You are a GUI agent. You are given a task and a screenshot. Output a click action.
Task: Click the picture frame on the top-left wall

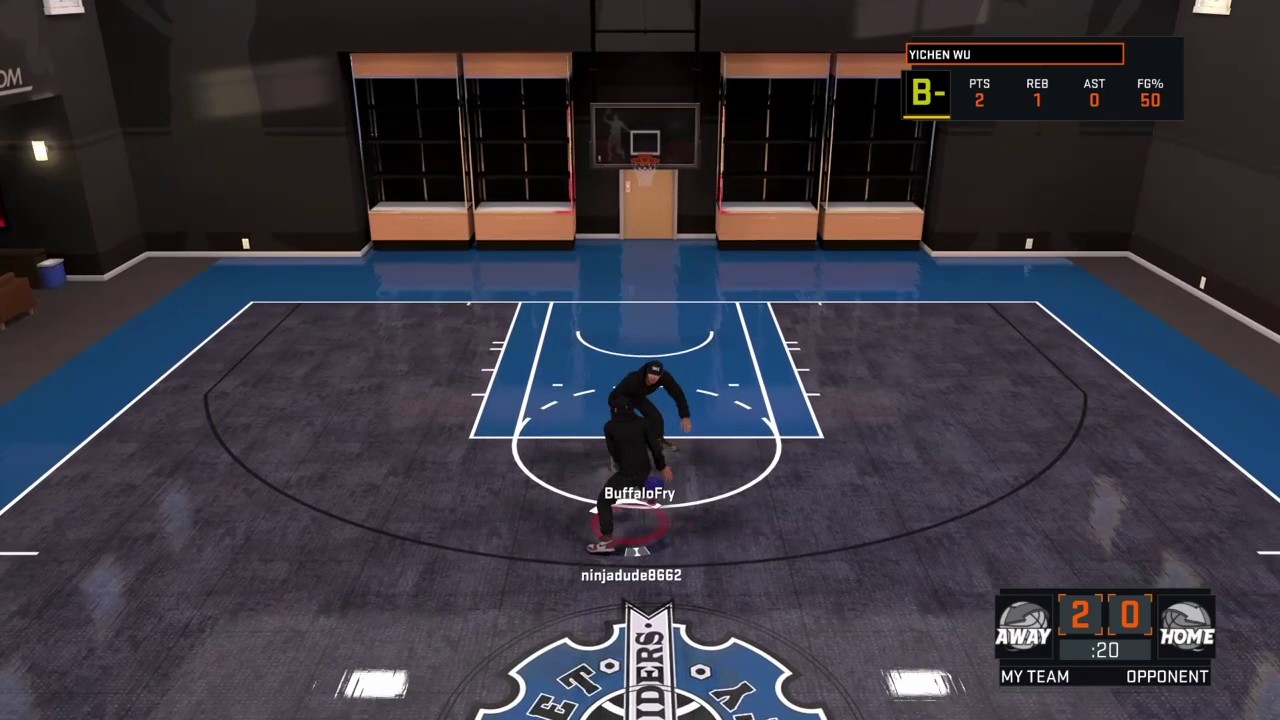point(65,8)
